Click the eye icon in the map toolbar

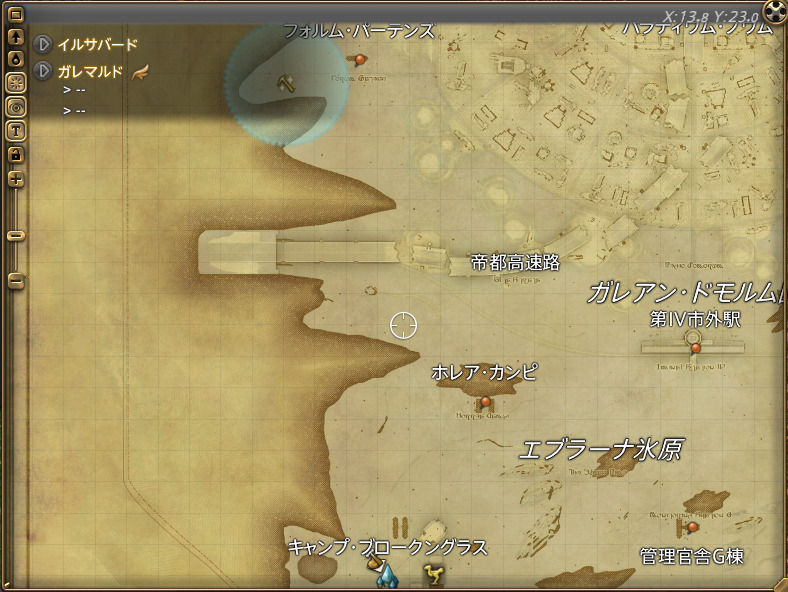[16, 106]
